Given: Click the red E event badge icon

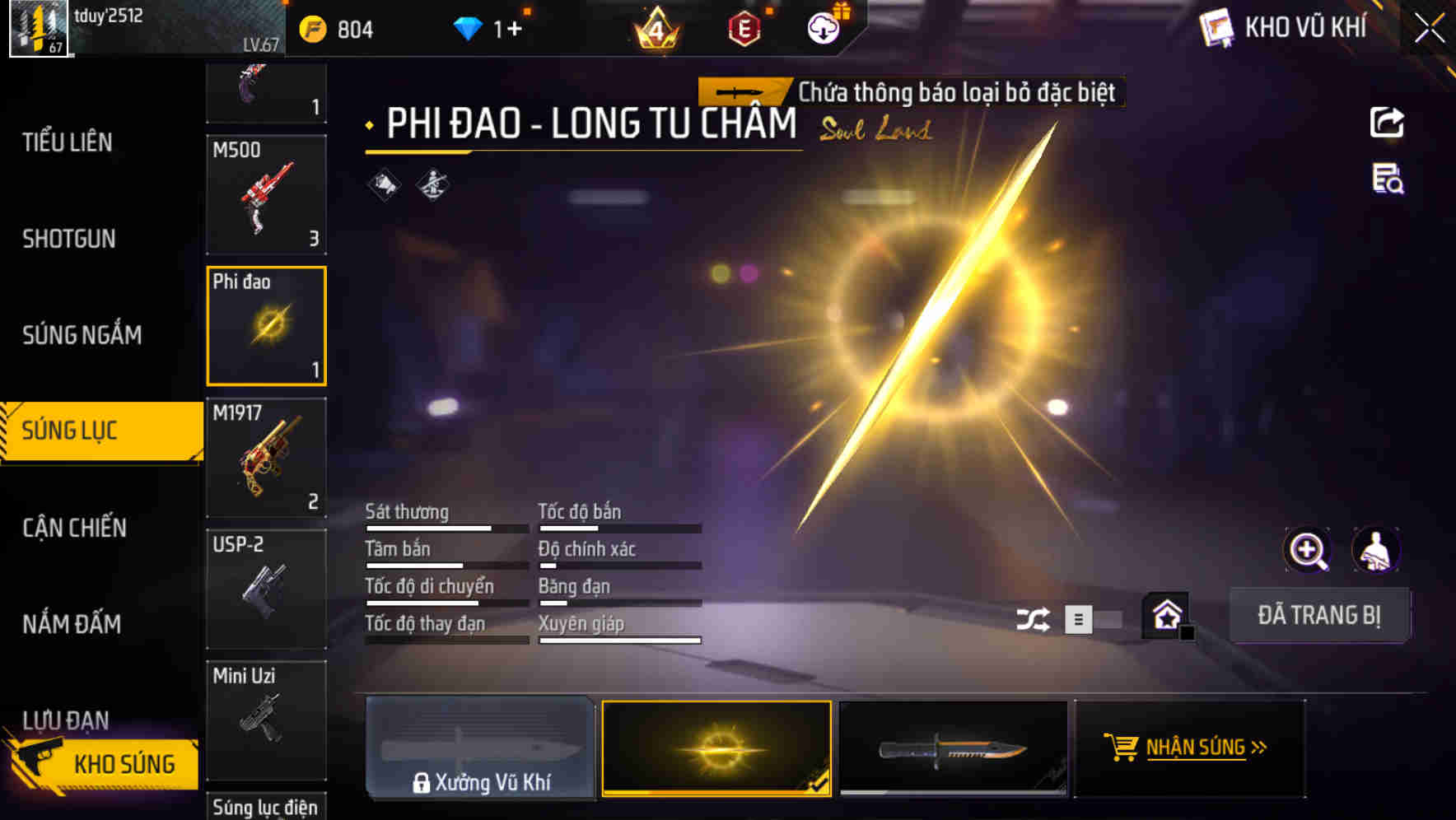Looking at the screenshot, I should 743,27.
